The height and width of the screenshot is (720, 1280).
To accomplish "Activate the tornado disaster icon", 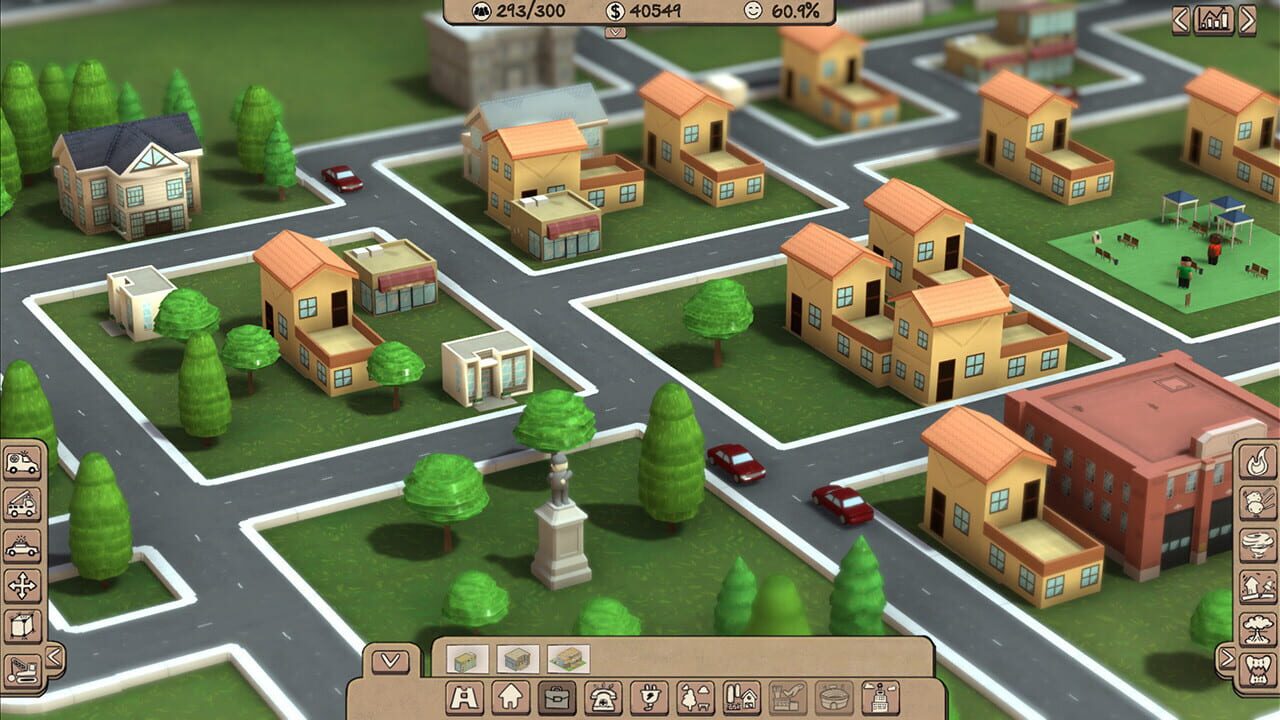I will click(x=1257, y=541).
